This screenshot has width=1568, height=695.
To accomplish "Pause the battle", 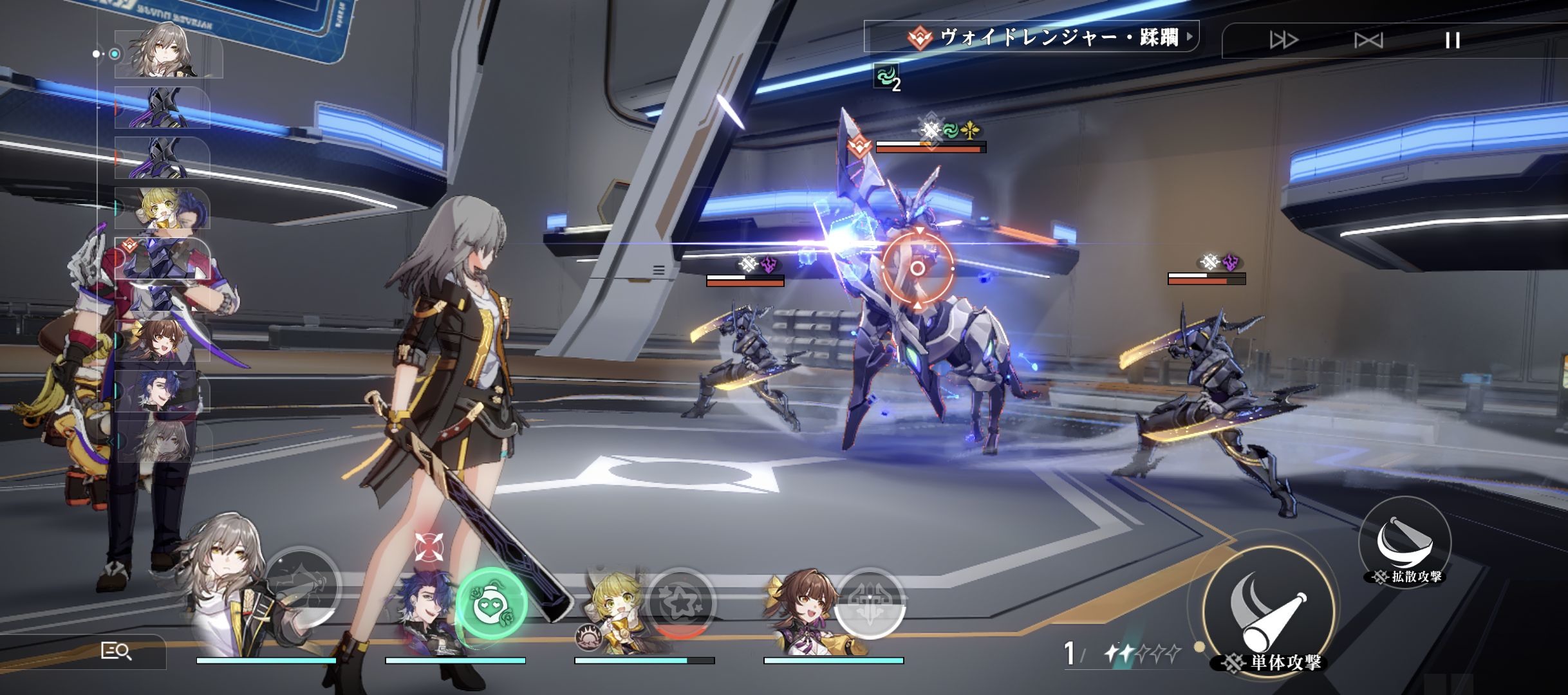I will click(x=1452, y=41).
